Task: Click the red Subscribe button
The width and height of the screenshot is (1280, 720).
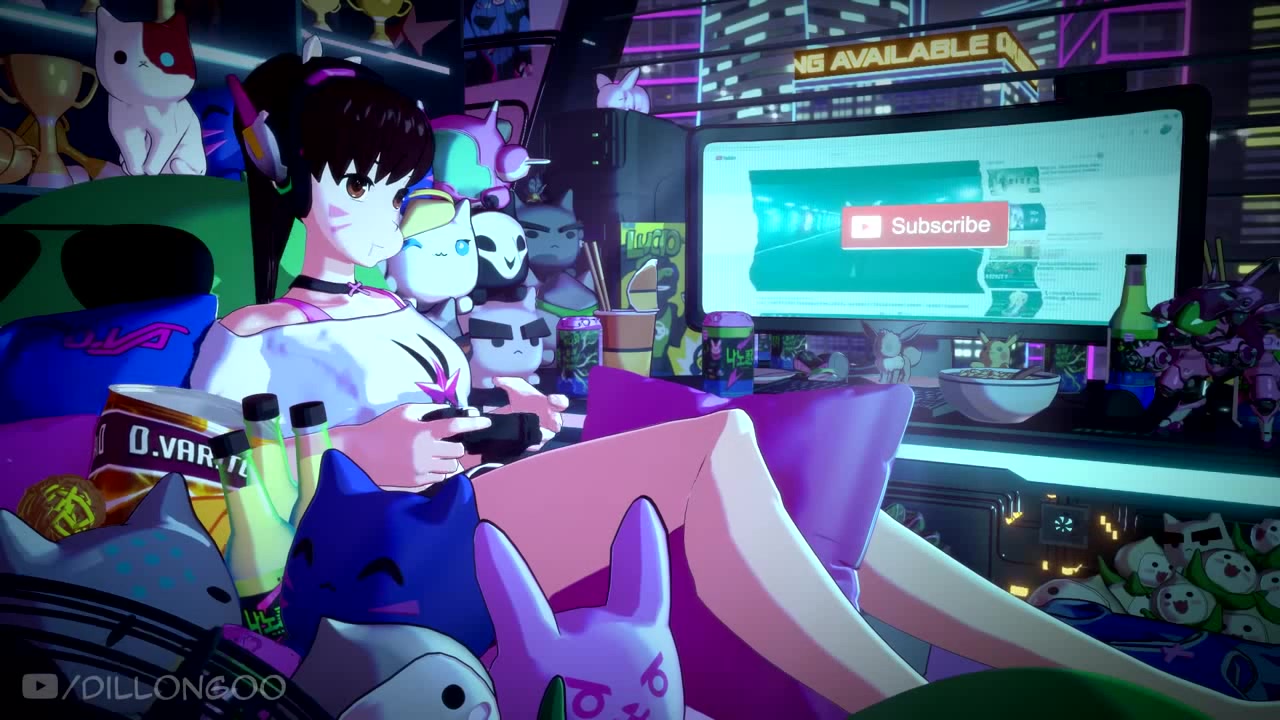Action: [924, 226]
